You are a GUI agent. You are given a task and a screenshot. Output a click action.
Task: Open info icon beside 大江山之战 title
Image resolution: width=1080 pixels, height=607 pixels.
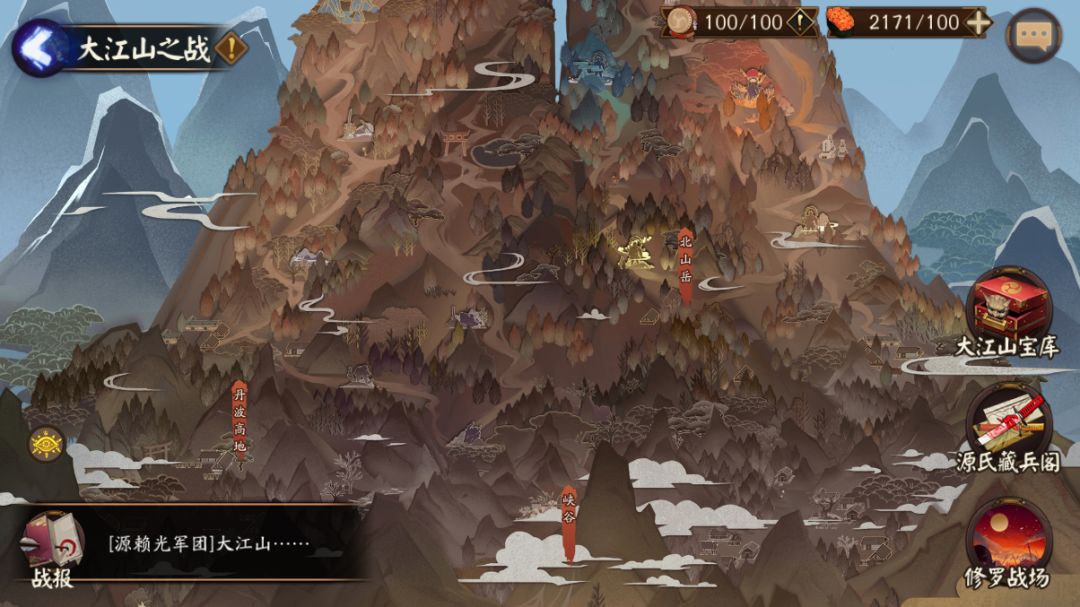pyautogui.click(x=231, y=49)
